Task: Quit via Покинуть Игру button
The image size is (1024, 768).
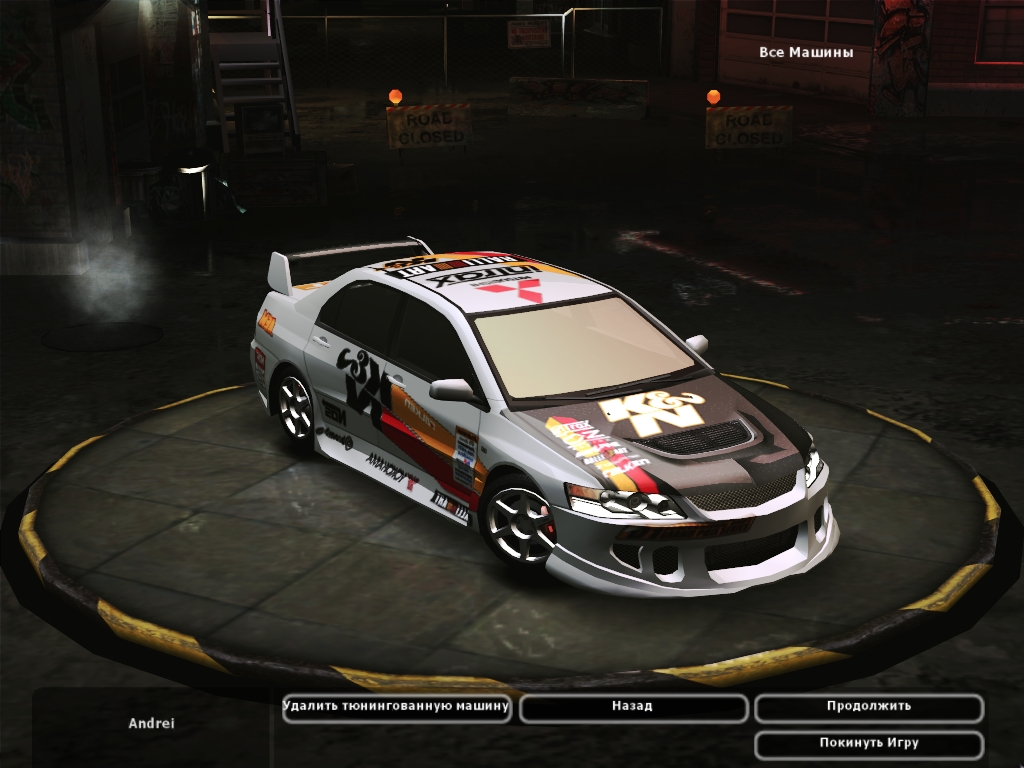Action: (x=868, y=744)
